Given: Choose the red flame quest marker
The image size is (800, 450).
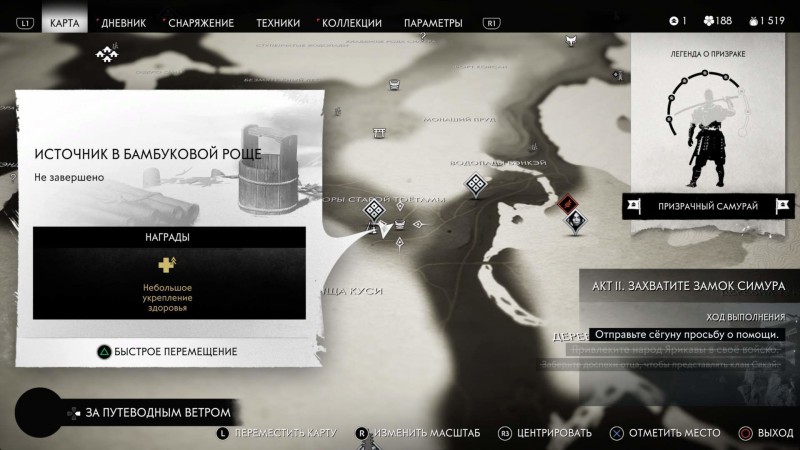Looking at the screenshot, I should coord(568,203).
